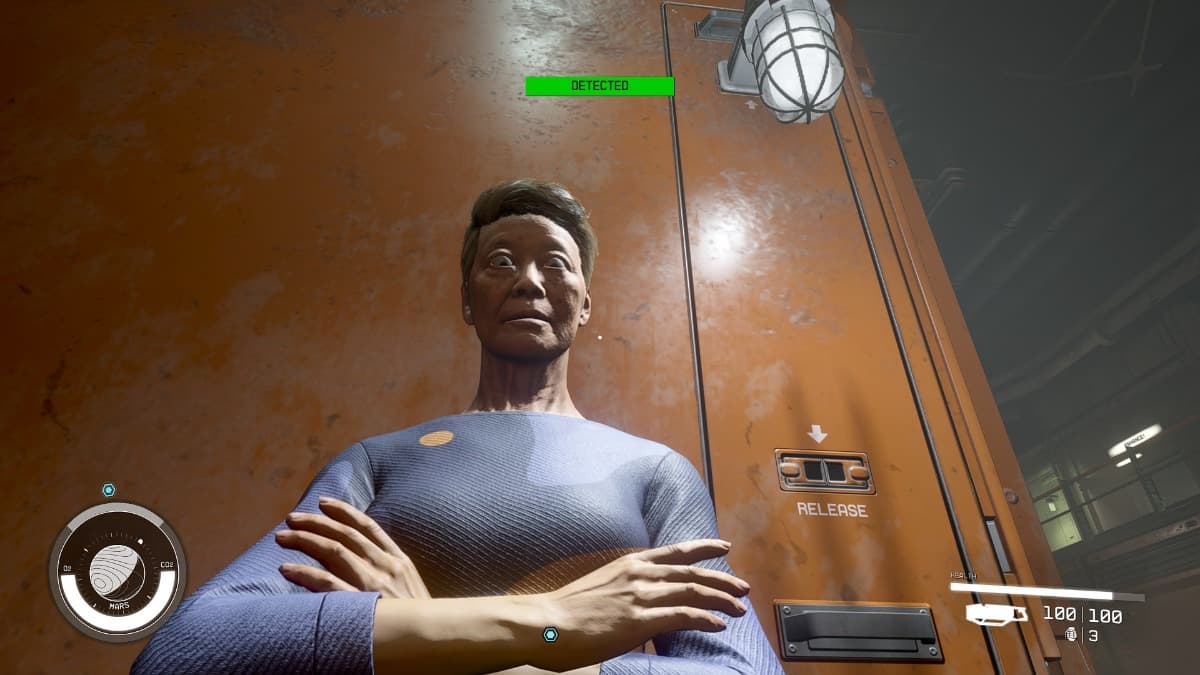Click the blue hexagon objective marker mid-screen
The image size is (1200, 675).
pos(550,634)
